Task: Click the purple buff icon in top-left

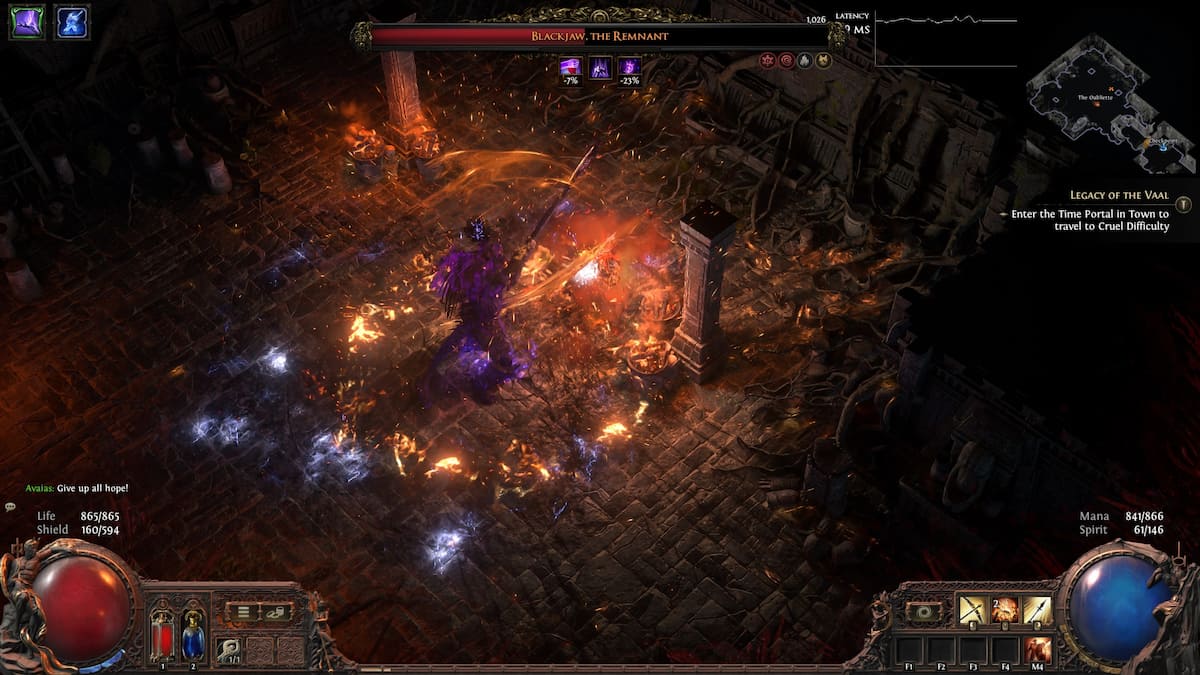Action: click(x=27, y=22)
